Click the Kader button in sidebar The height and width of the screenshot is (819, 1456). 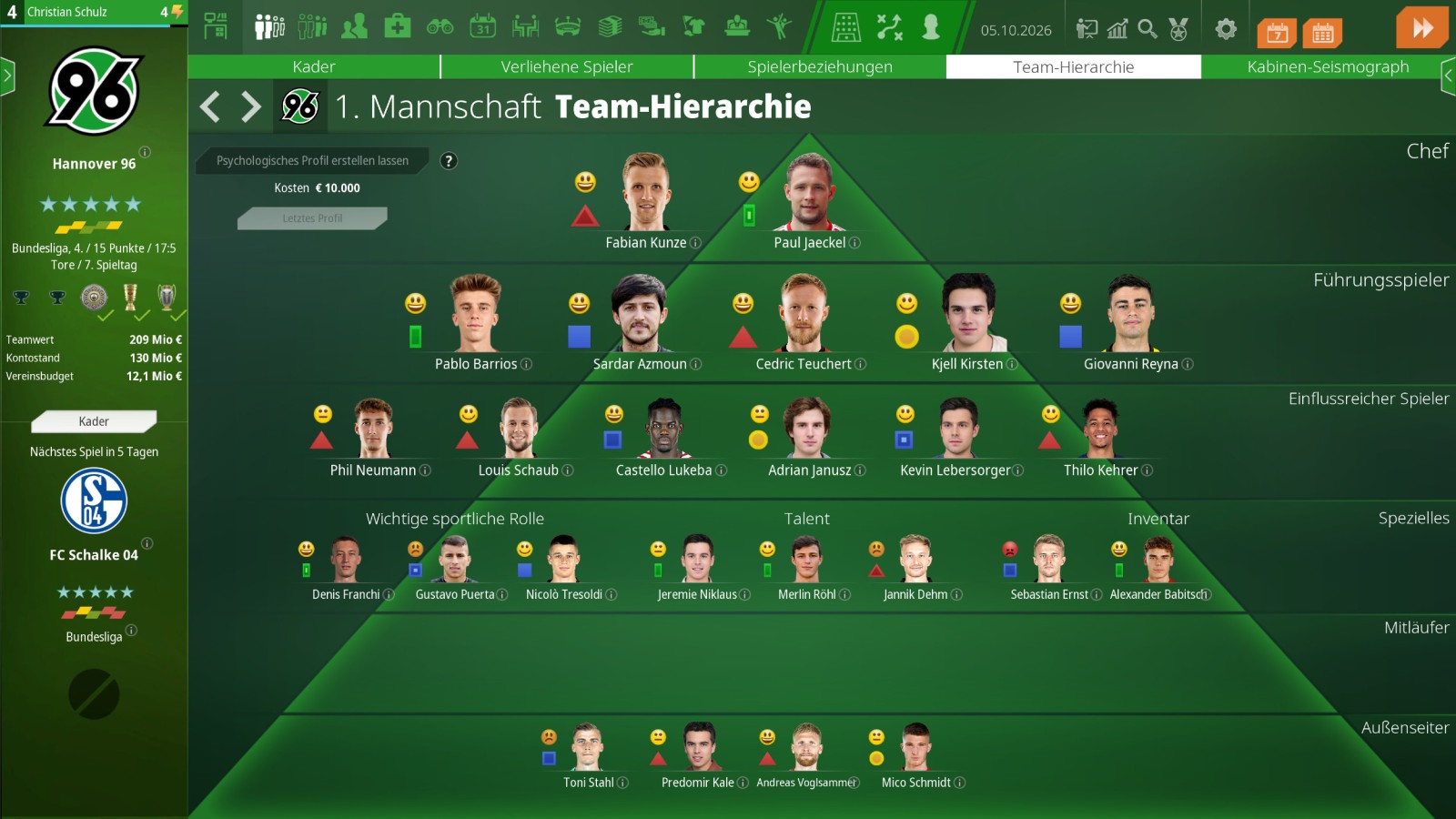[94, 421]
